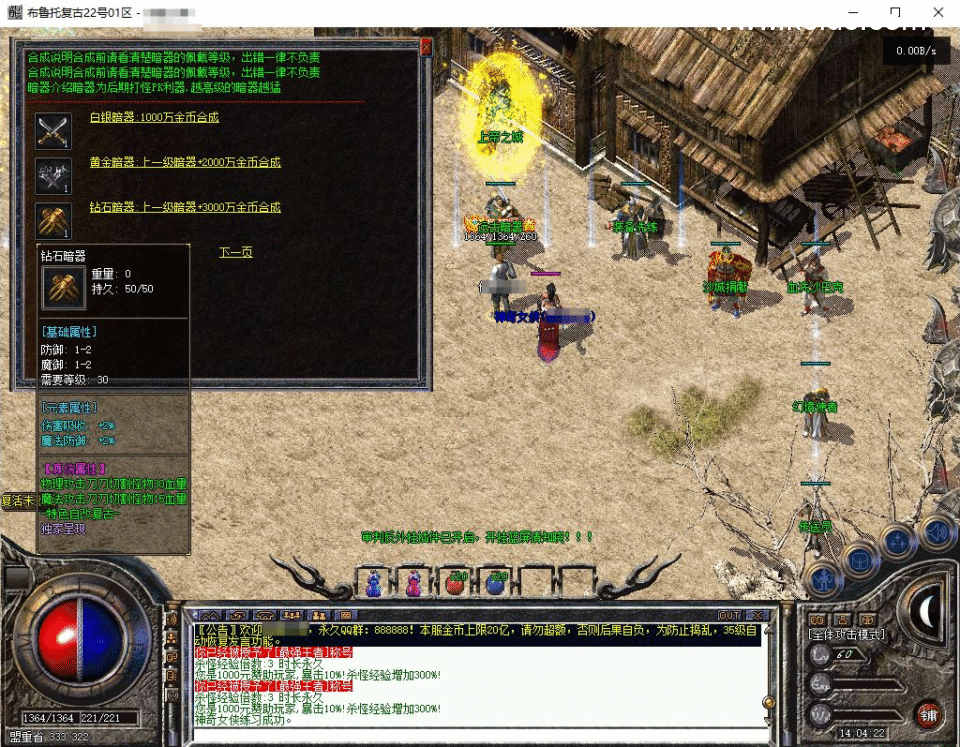
Task: Select the red orb item in the hotbar
Action: click(x=456, y=582)
